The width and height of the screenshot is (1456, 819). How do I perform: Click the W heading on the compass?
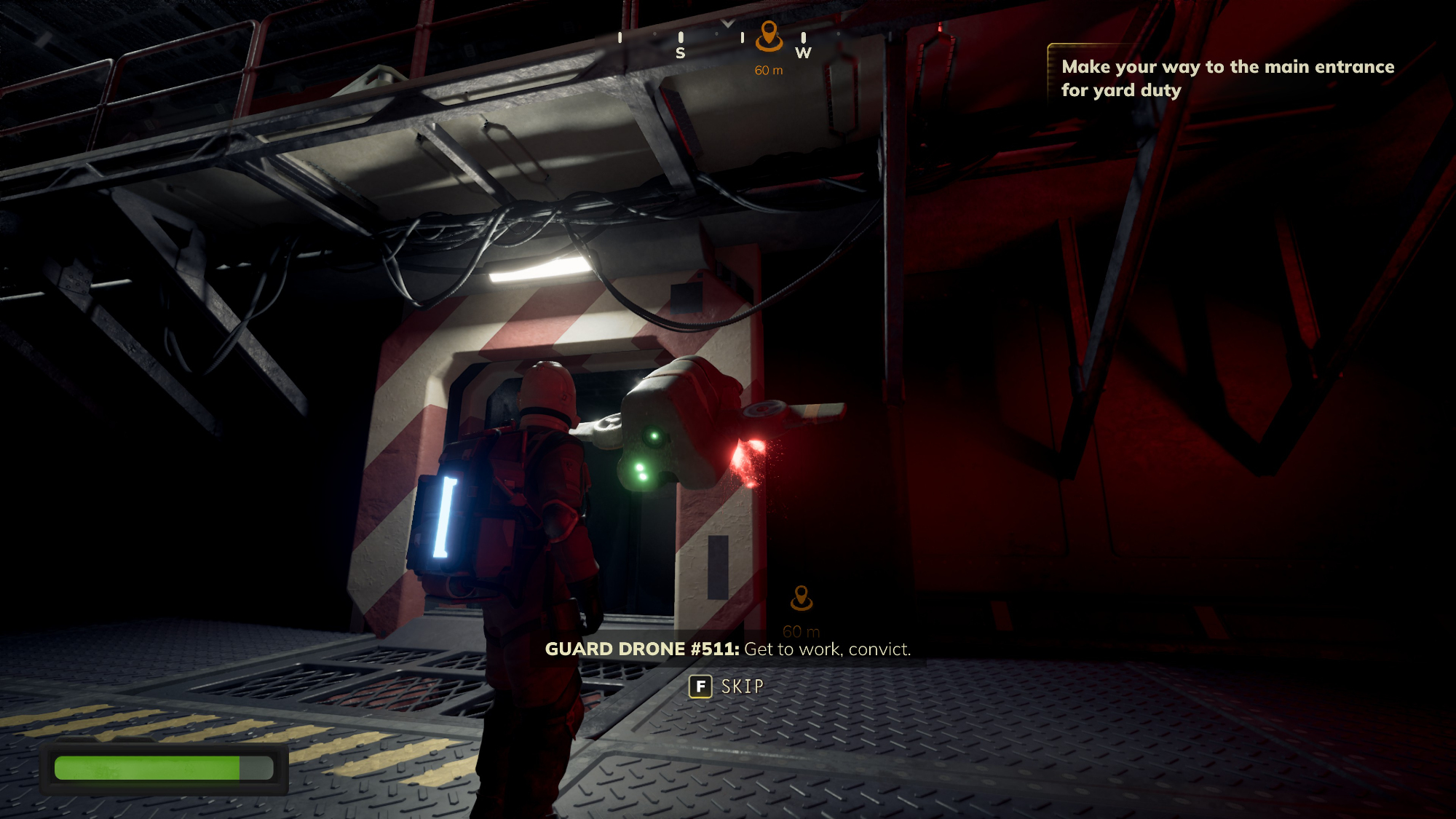(x=803, y=52)
